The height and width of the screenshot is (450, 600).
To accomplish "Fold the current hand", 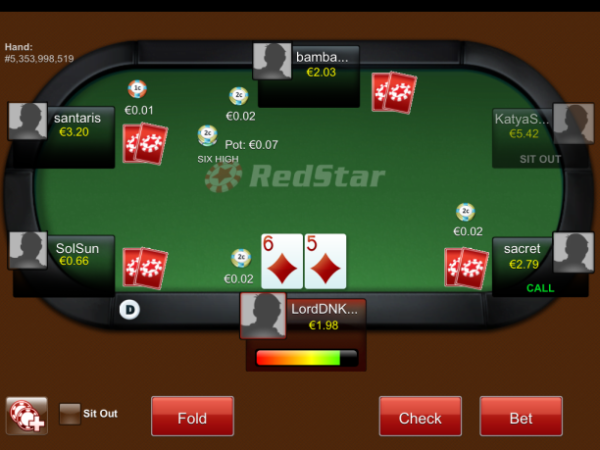I will point(192,417).
